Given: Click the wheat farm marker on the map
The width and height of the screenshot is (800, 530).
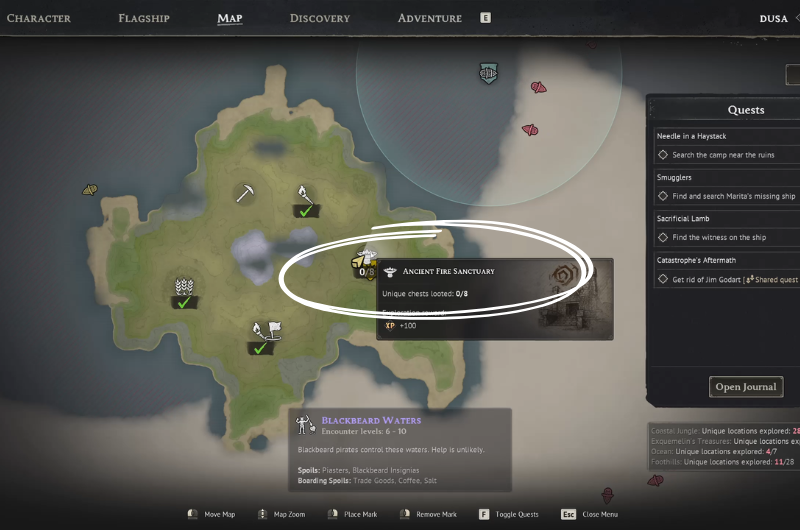Looking at the screenshot, I should tap(183, 290).
